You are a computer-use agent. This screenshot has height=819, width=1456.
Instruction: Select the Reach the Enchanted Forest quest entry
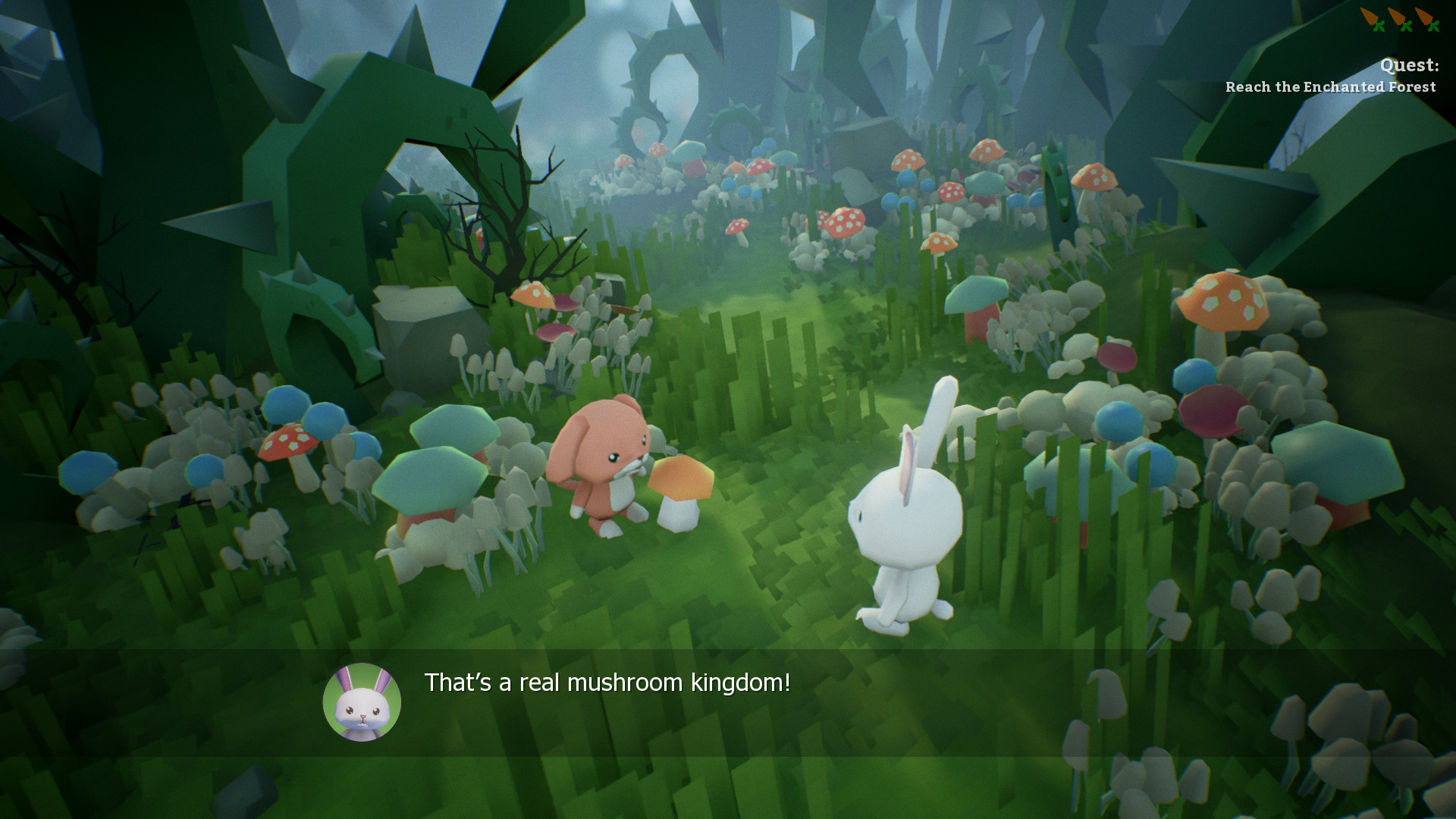click(1330, 86)
